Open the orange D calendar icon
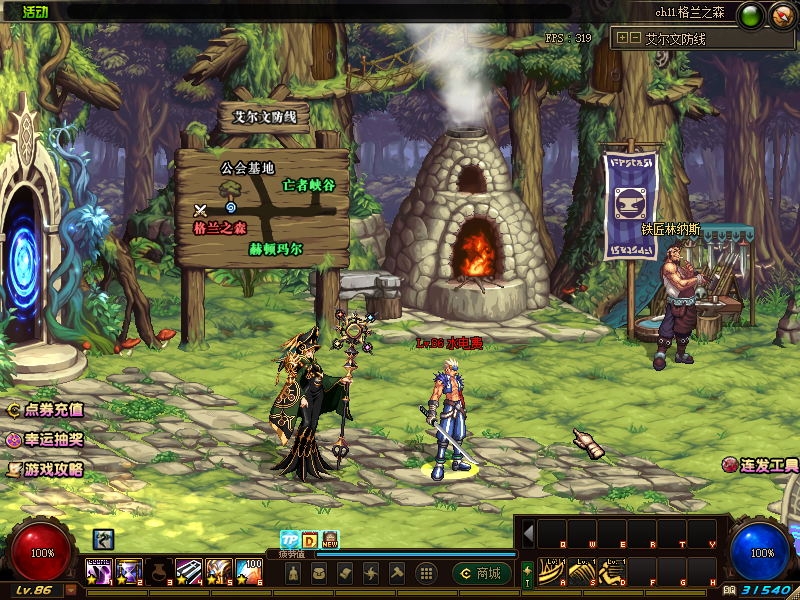This screenshot has width=800, height=600. point(309,539)
